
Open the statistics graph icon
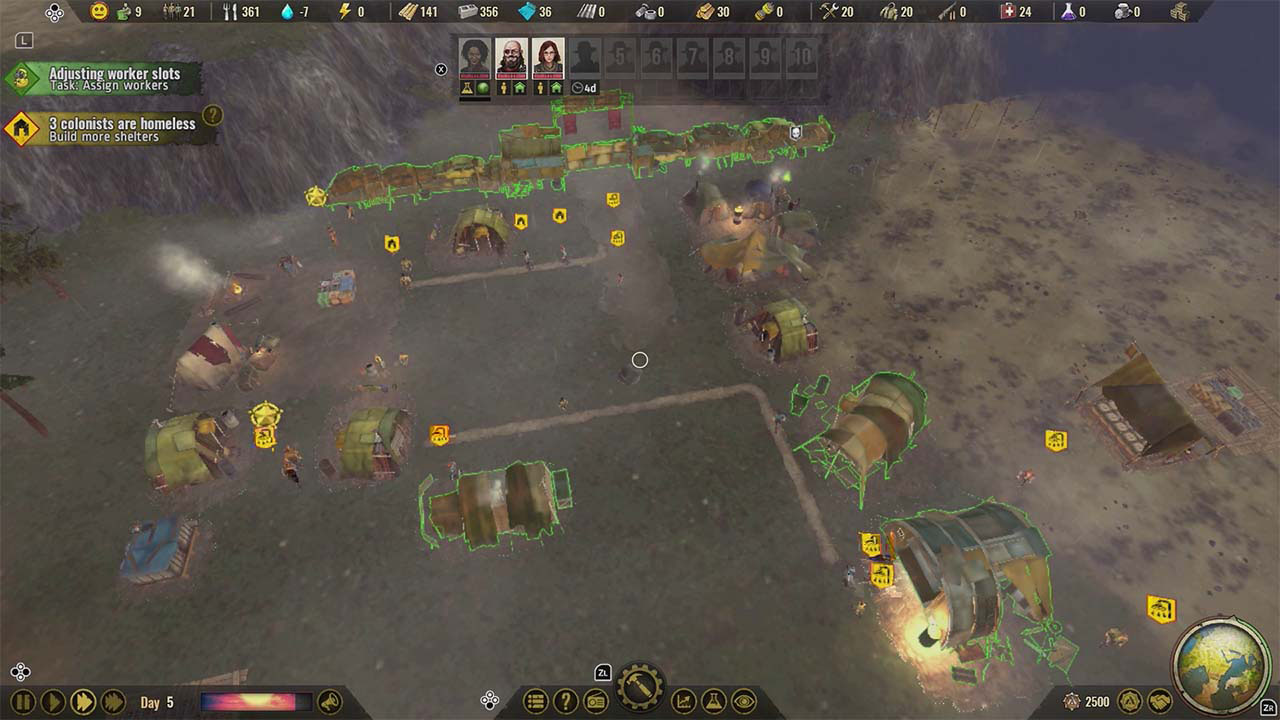point(683,702)
